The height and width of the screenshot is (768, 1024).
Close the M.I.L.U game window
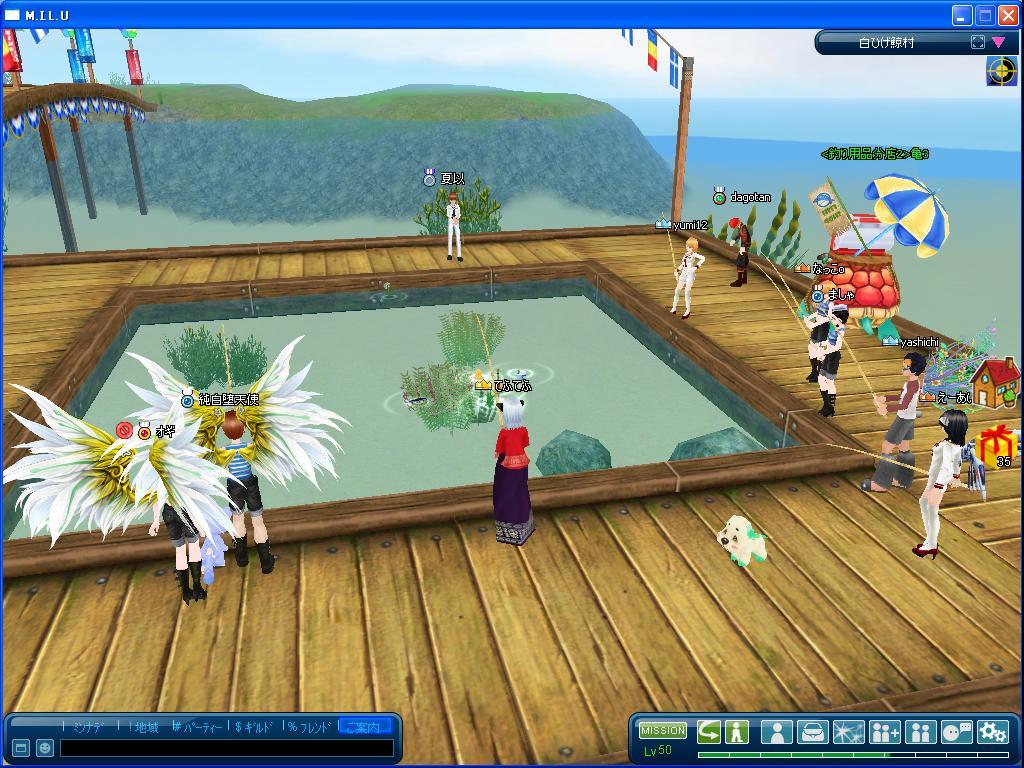point(1007,15)
